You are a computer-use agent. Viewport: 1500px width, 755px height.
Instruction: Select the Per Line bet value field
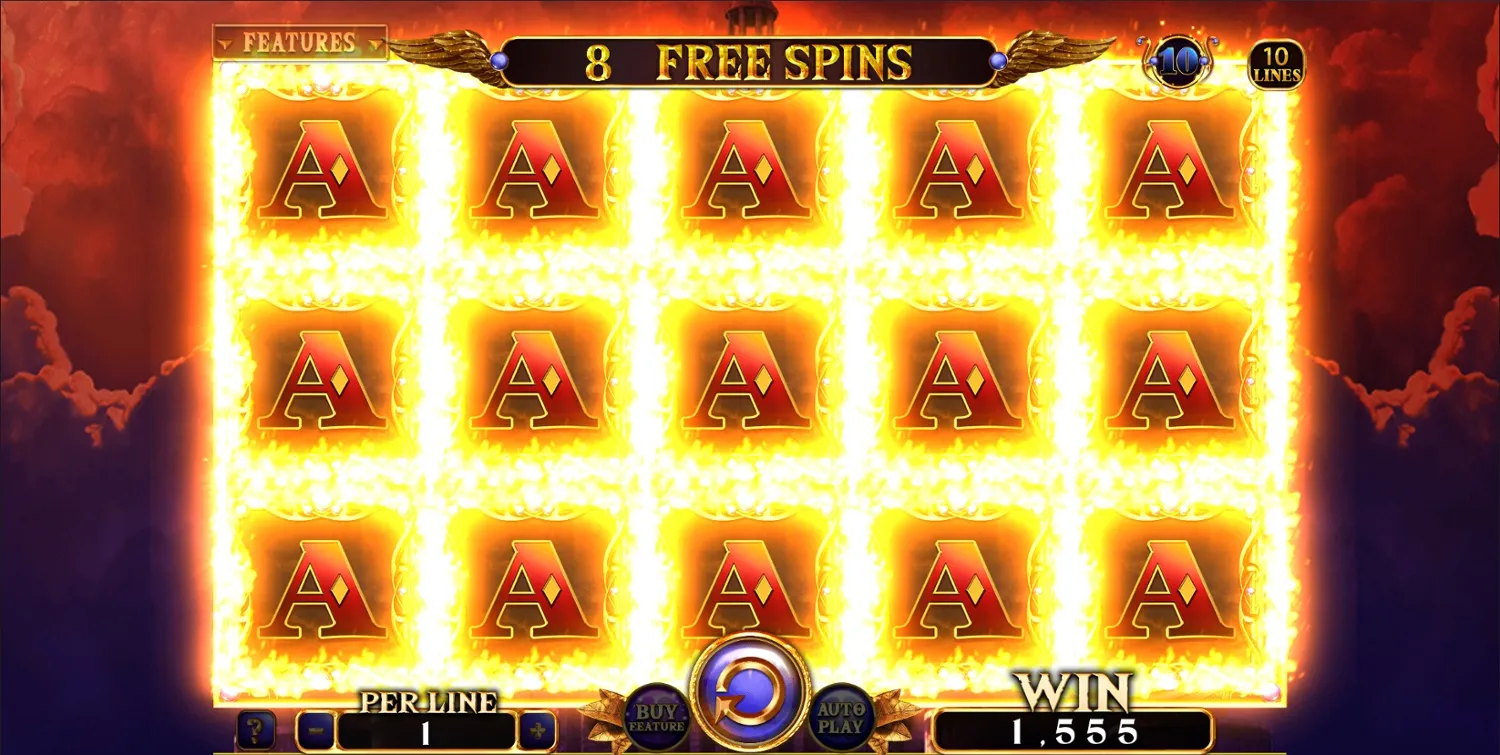428,729
